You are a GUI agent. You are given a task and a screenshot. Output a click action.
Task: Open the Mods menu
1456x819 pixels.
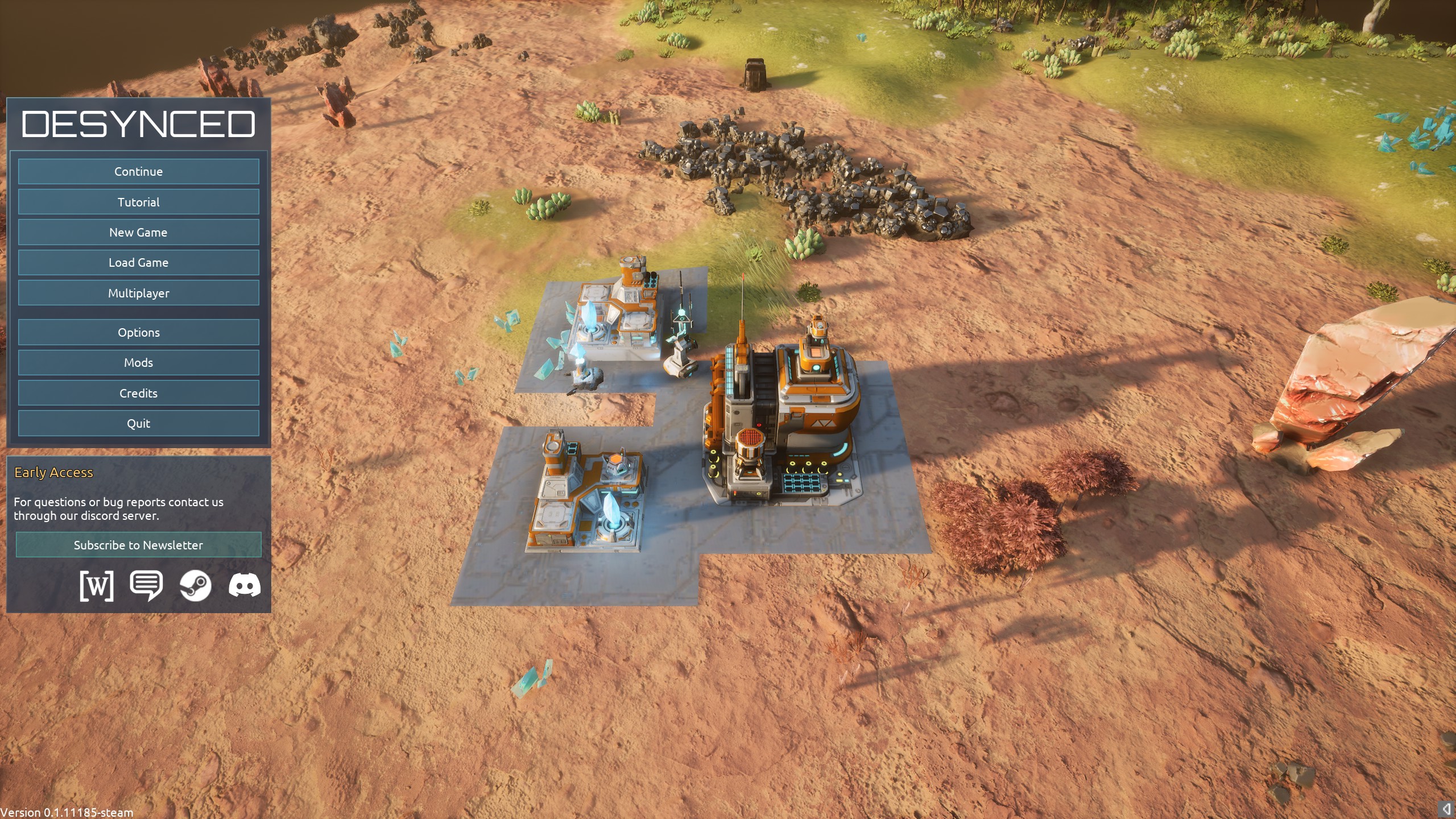click(x=138, y=363)
